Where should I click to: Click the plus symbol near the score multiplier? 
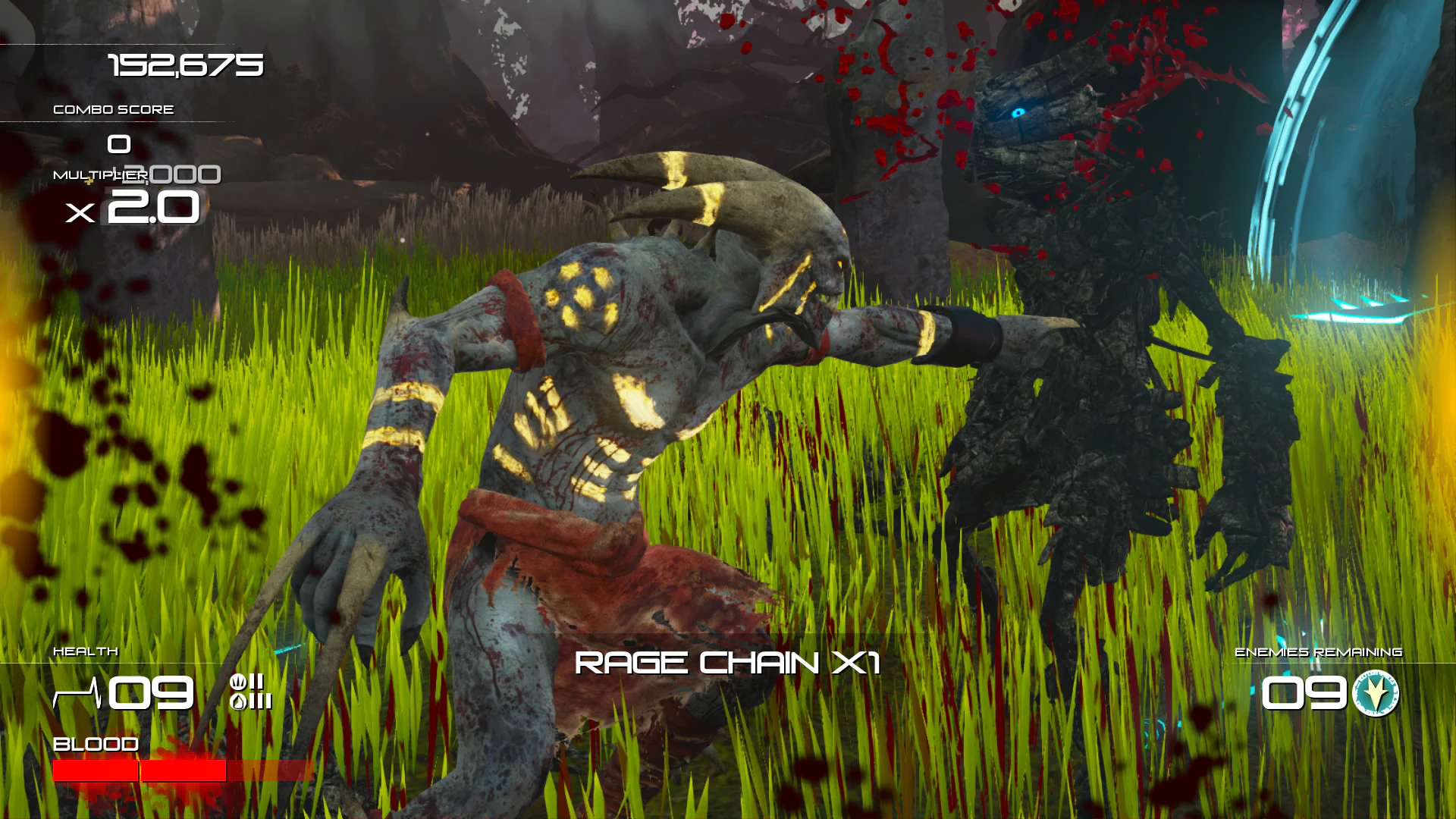coord(89,181)
